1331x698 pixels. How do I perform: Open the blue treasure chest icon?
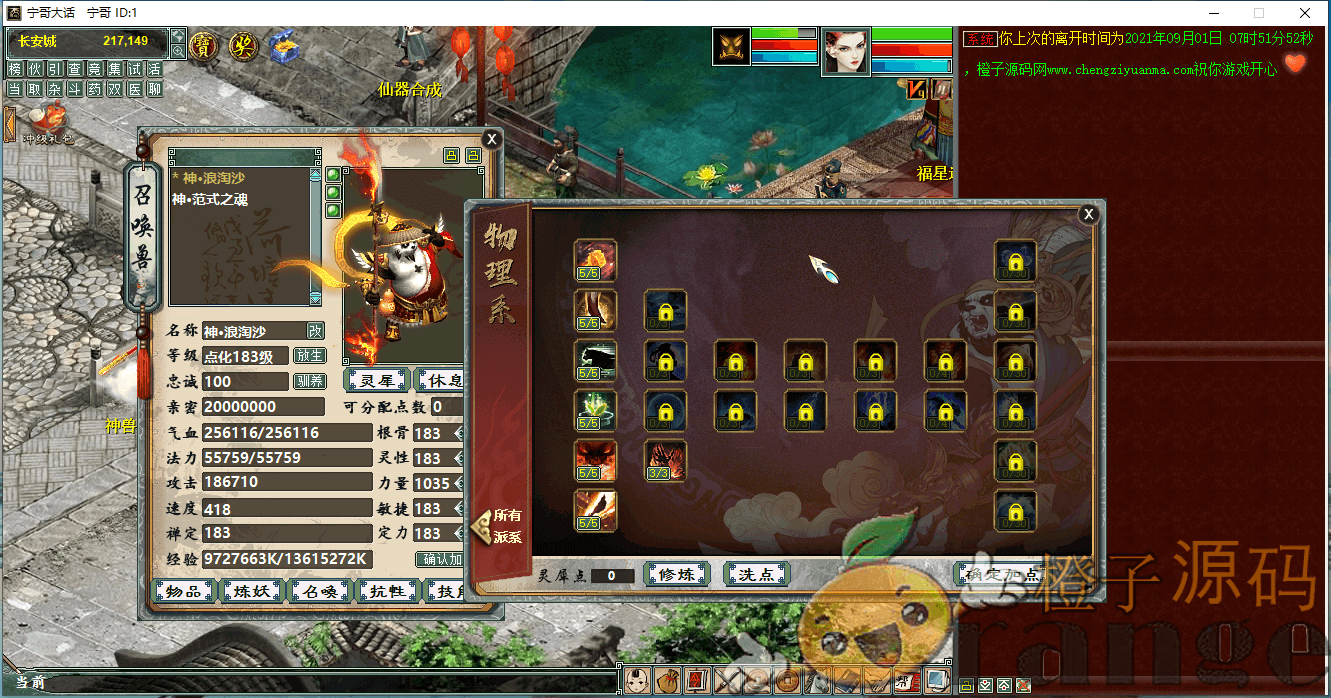(x=283, y=46)
